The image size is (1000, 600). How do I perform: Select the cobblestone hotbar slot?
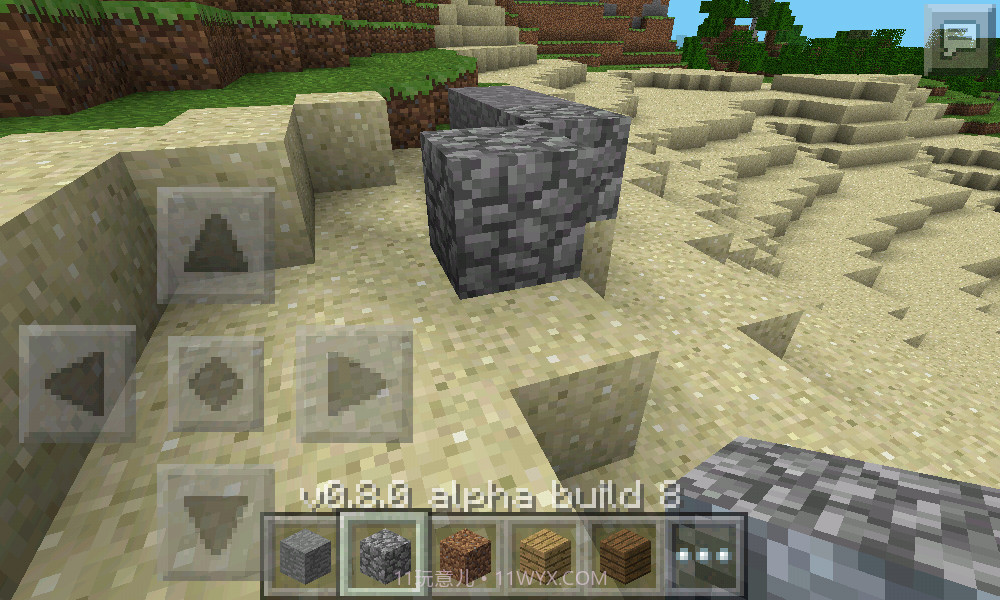click(382, 552)
